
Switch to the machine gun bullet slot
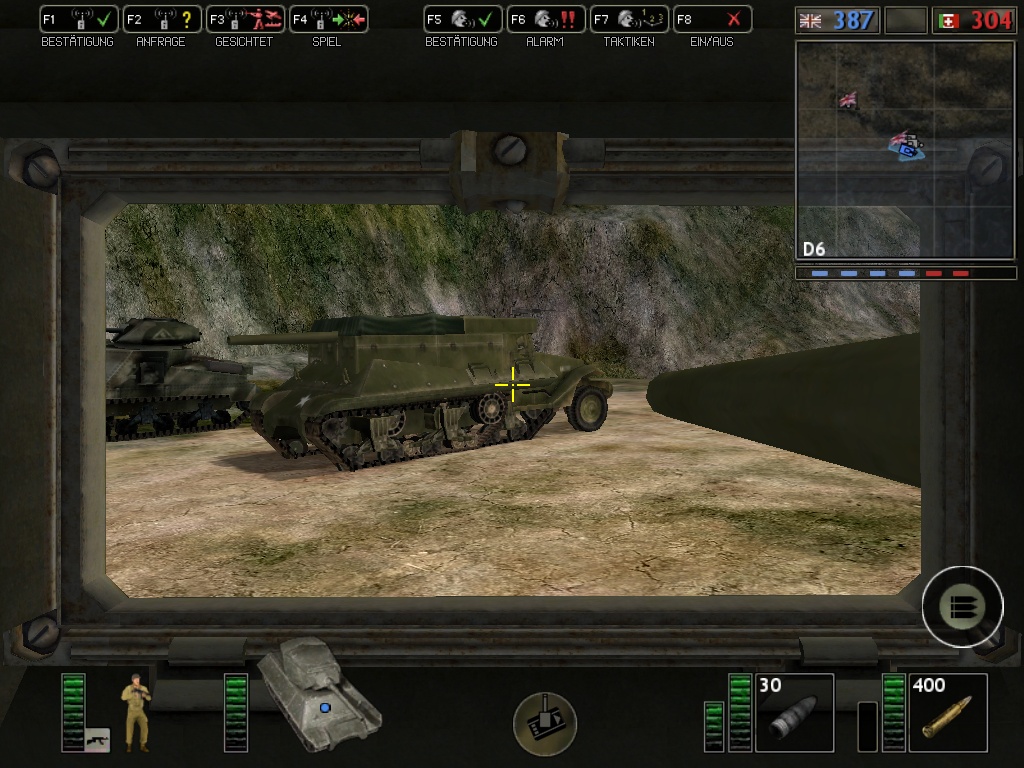[x=948, y=712]
